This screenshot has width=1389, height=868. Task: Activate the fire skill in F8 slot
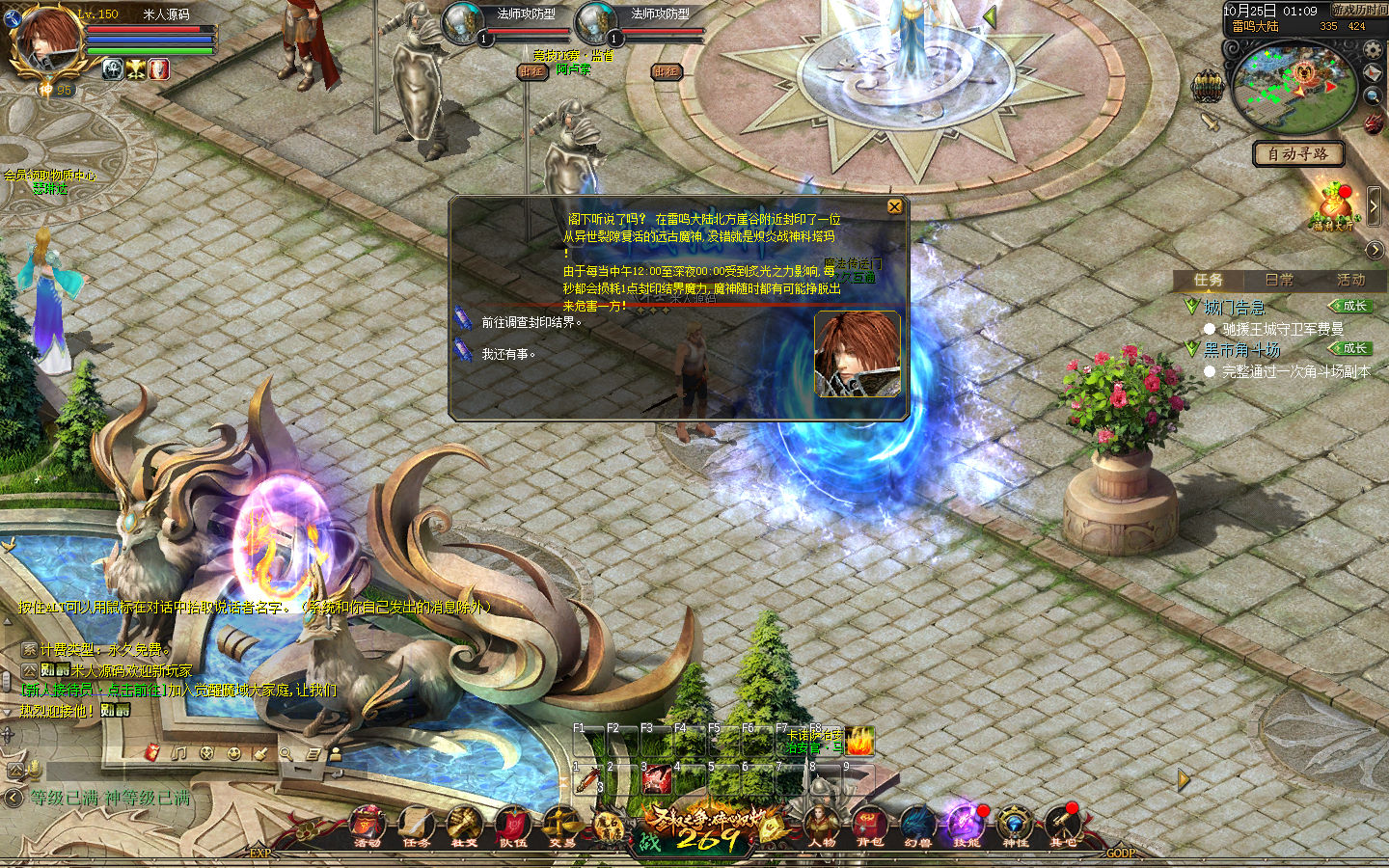coord(859,742)
